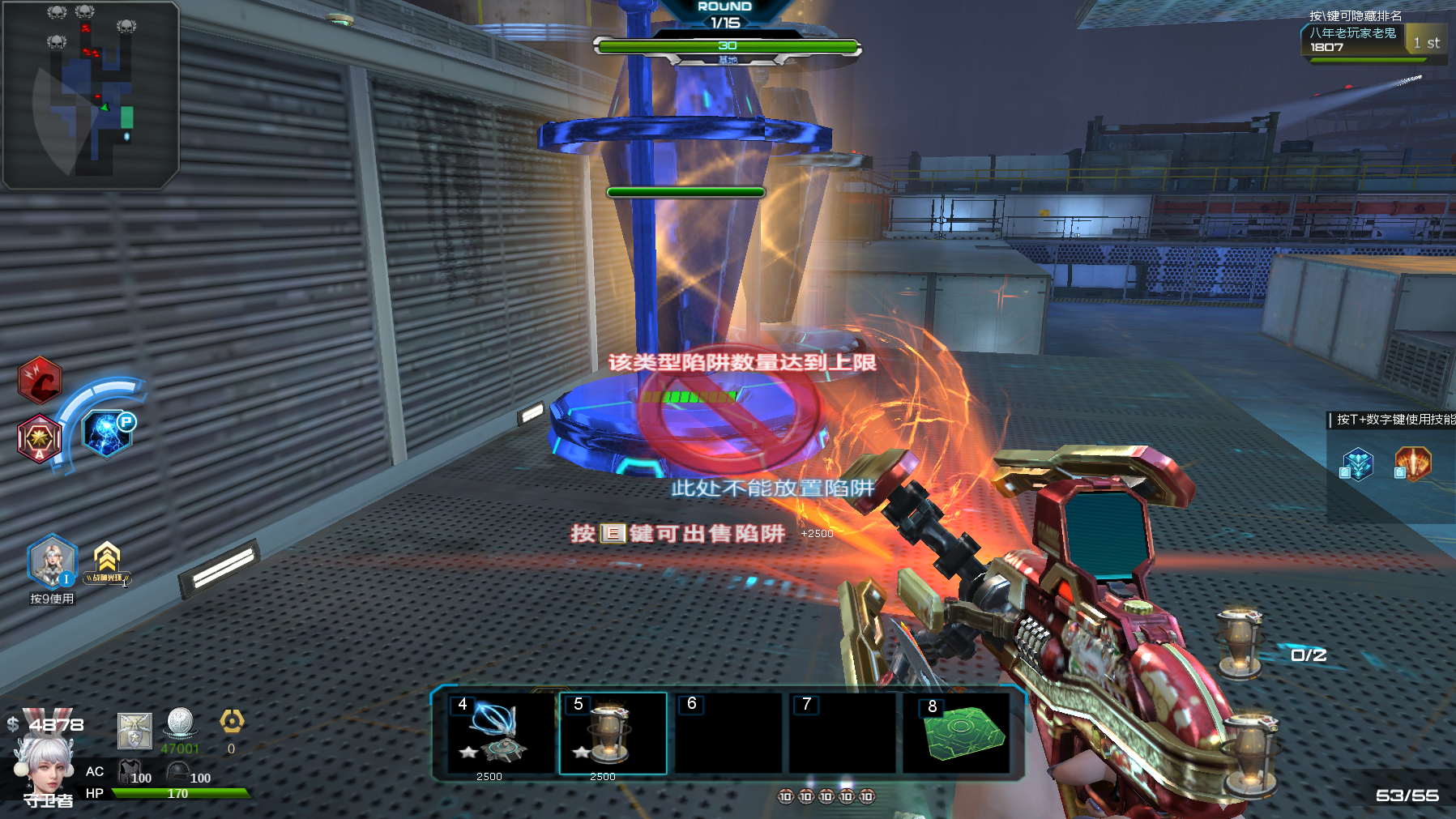Image resolution: width=1456 pixels, height=819 pixels.
Task: Click the yellow hexagon token icon
Action: pyautogui.click(x=232, y=721)
